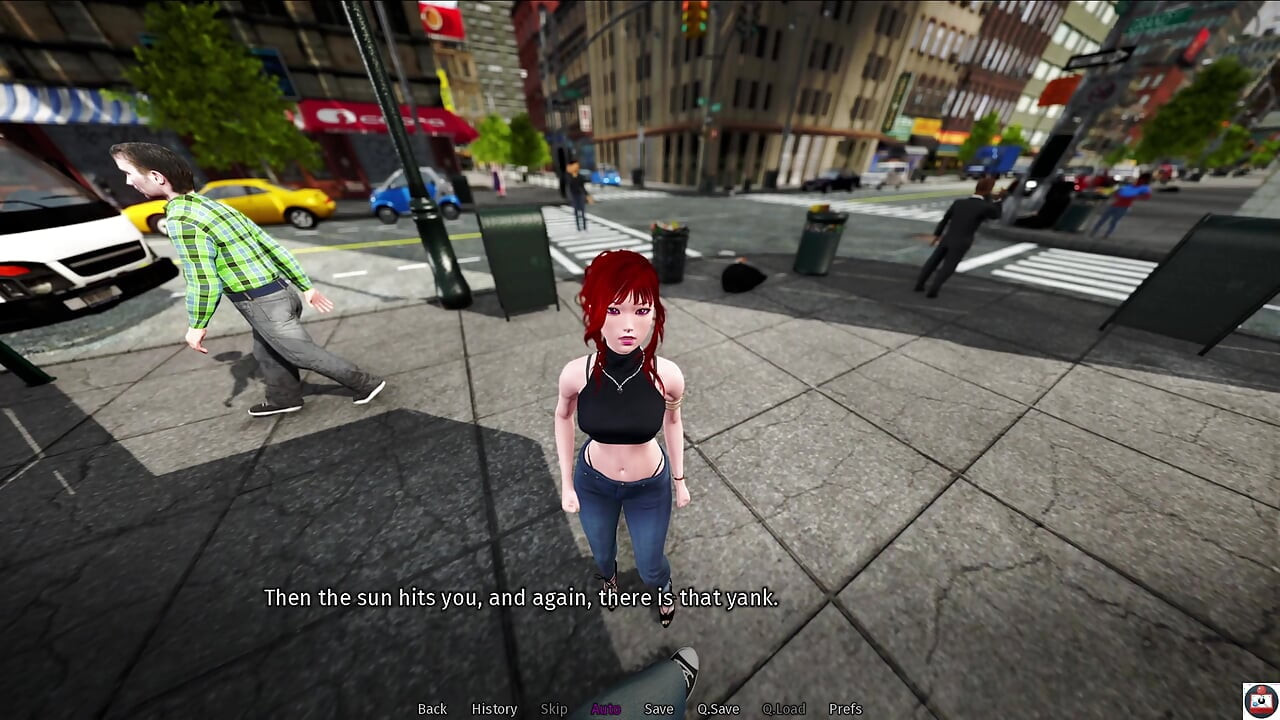Quick save with Q.Save
Viewport: 1280px width, 720px height.
(718, 709)
